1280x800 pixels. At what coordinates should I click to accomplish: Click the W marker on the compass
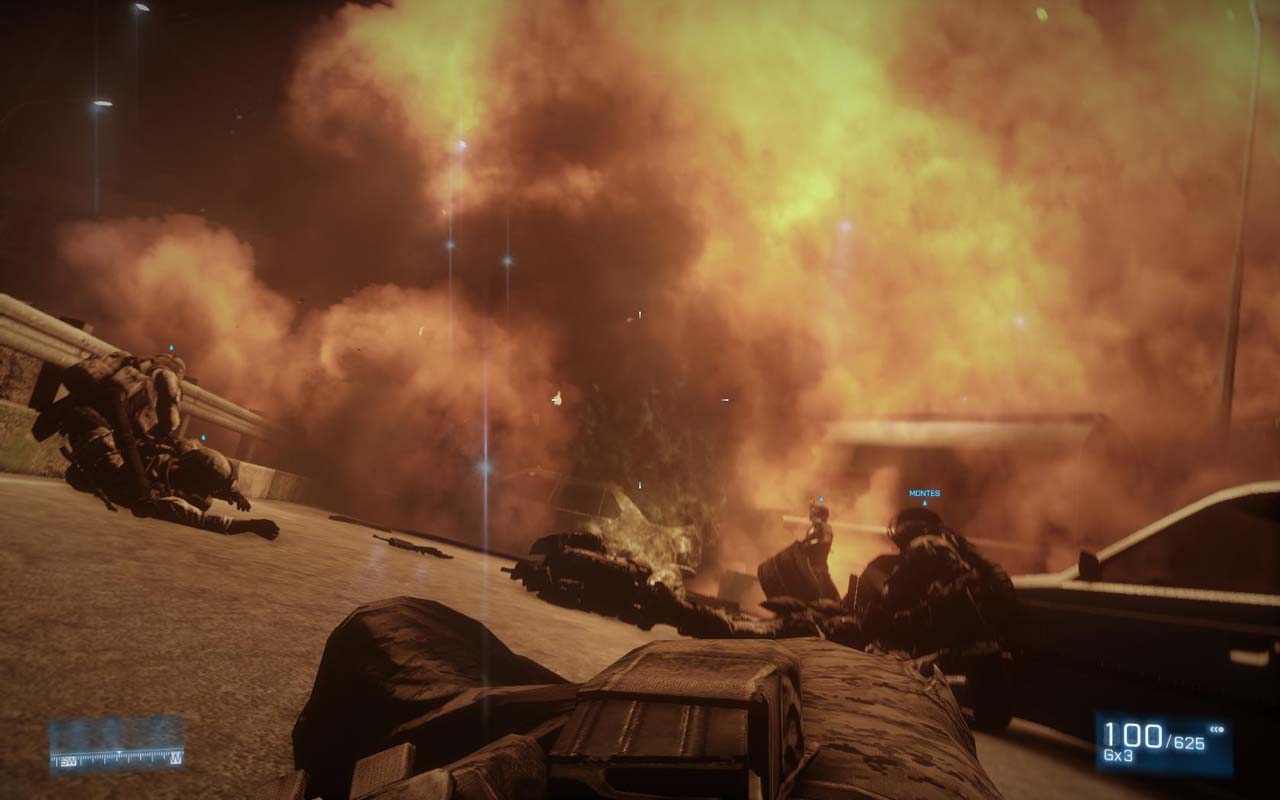[175, 759]
